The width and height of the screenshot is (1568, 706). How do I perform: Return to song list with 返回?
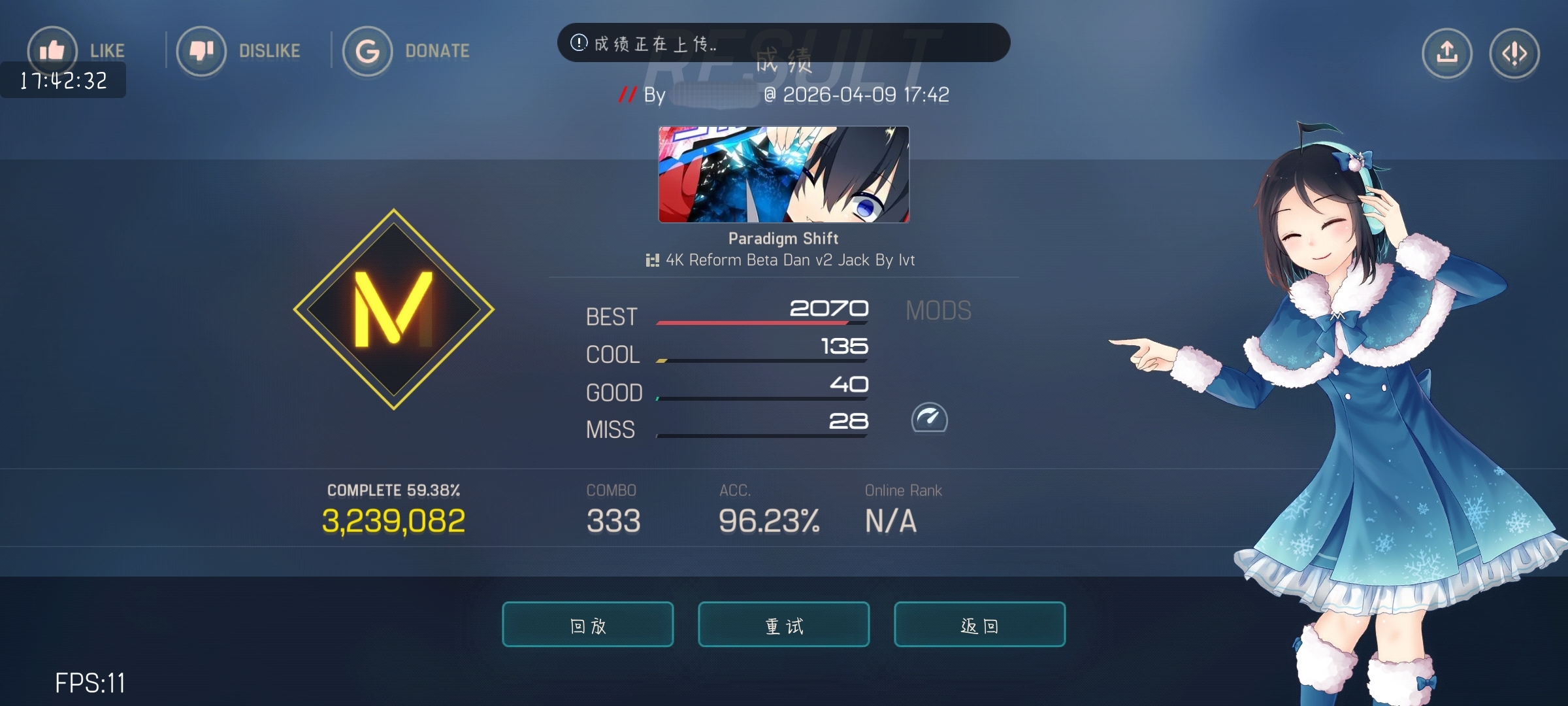coord(979,624)
